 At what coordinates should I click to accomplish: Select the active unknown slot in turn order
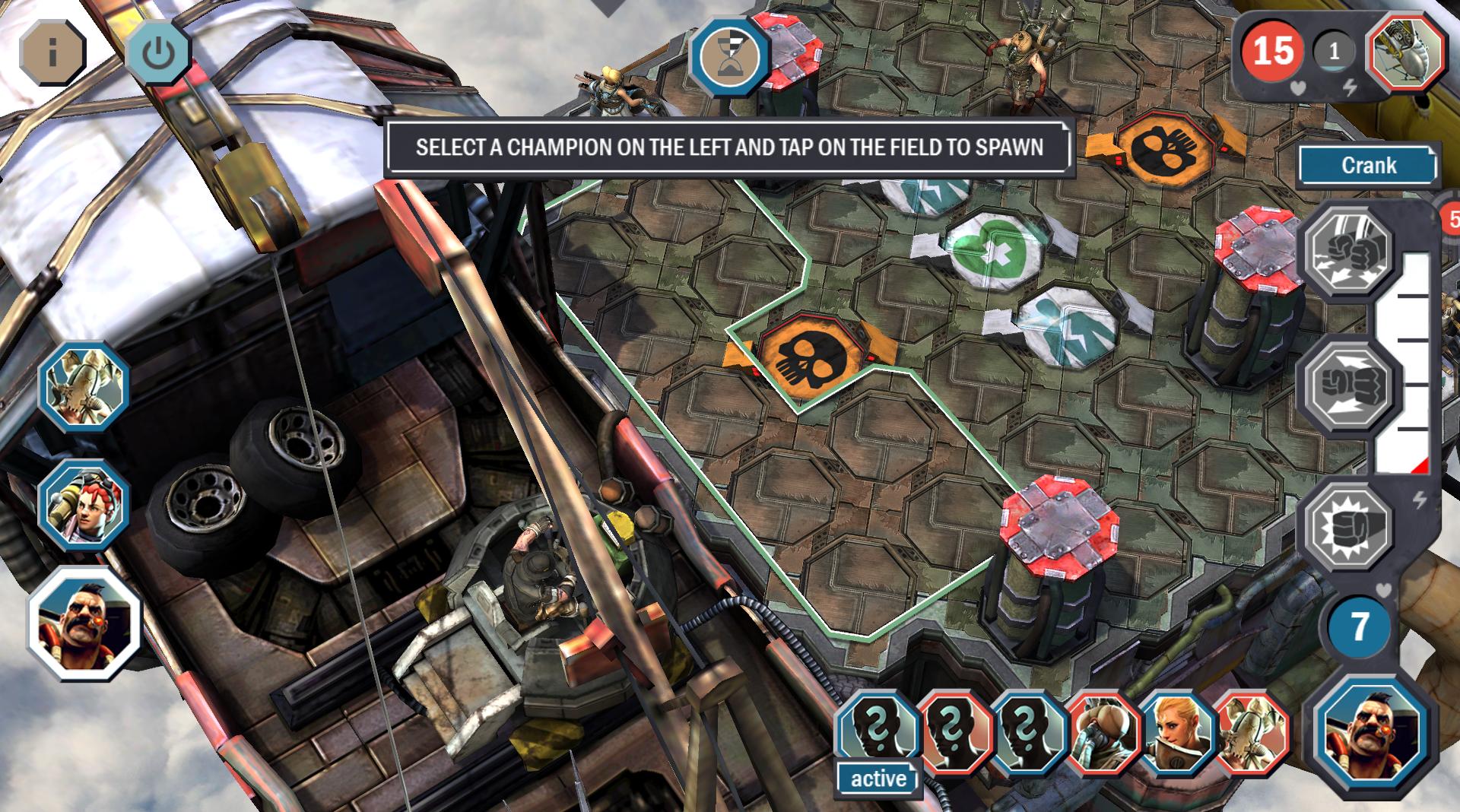coord(878,732)
